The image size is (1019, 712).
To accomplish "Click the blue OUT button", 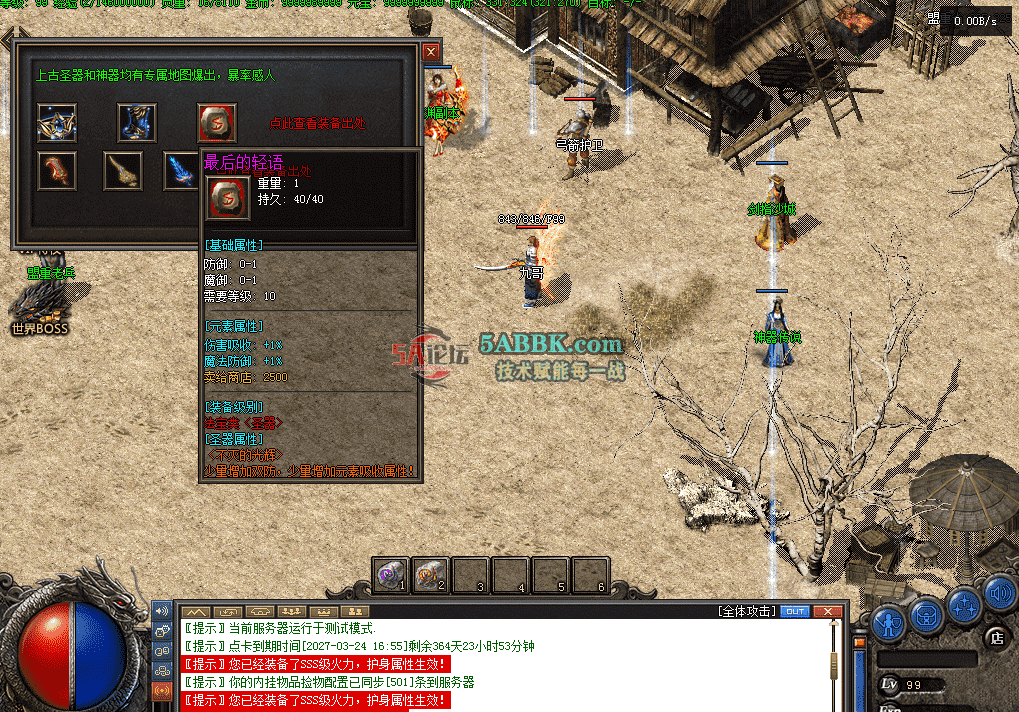I will 795,611.
